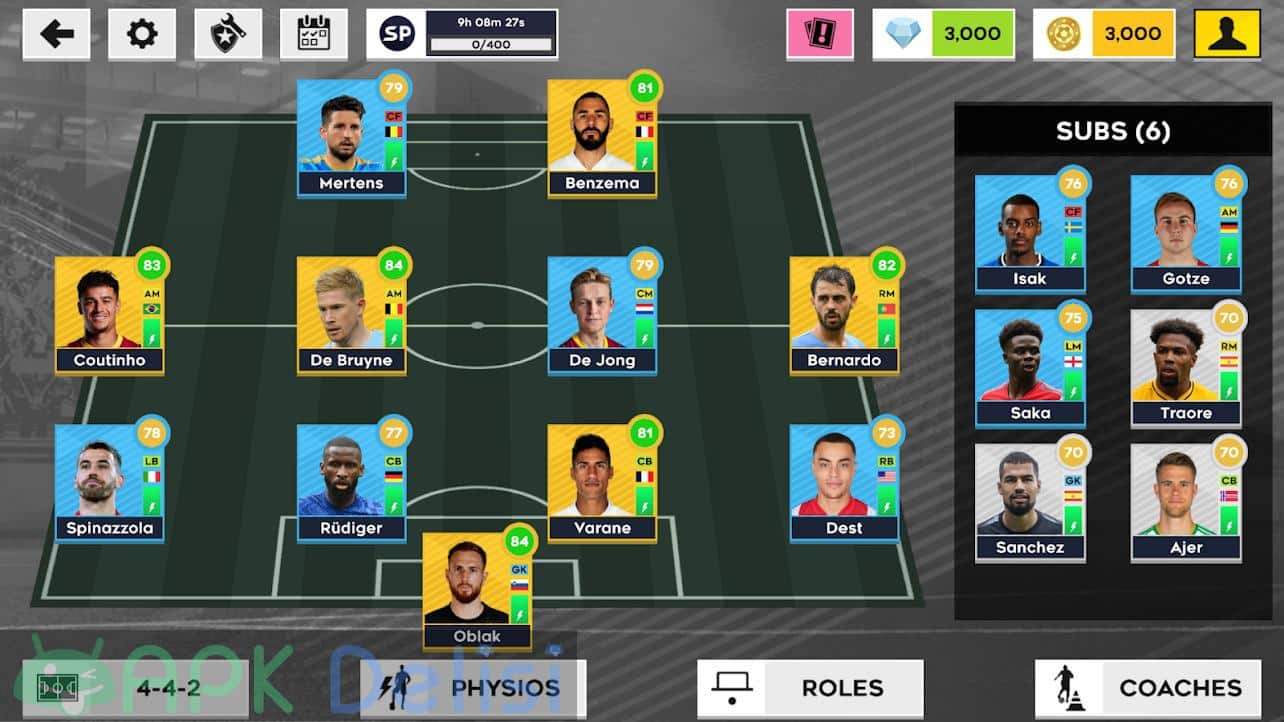Screen dimensions: 1284x722
Task: Change the 4-4-2 formation
Action: [x=135, y=688]
